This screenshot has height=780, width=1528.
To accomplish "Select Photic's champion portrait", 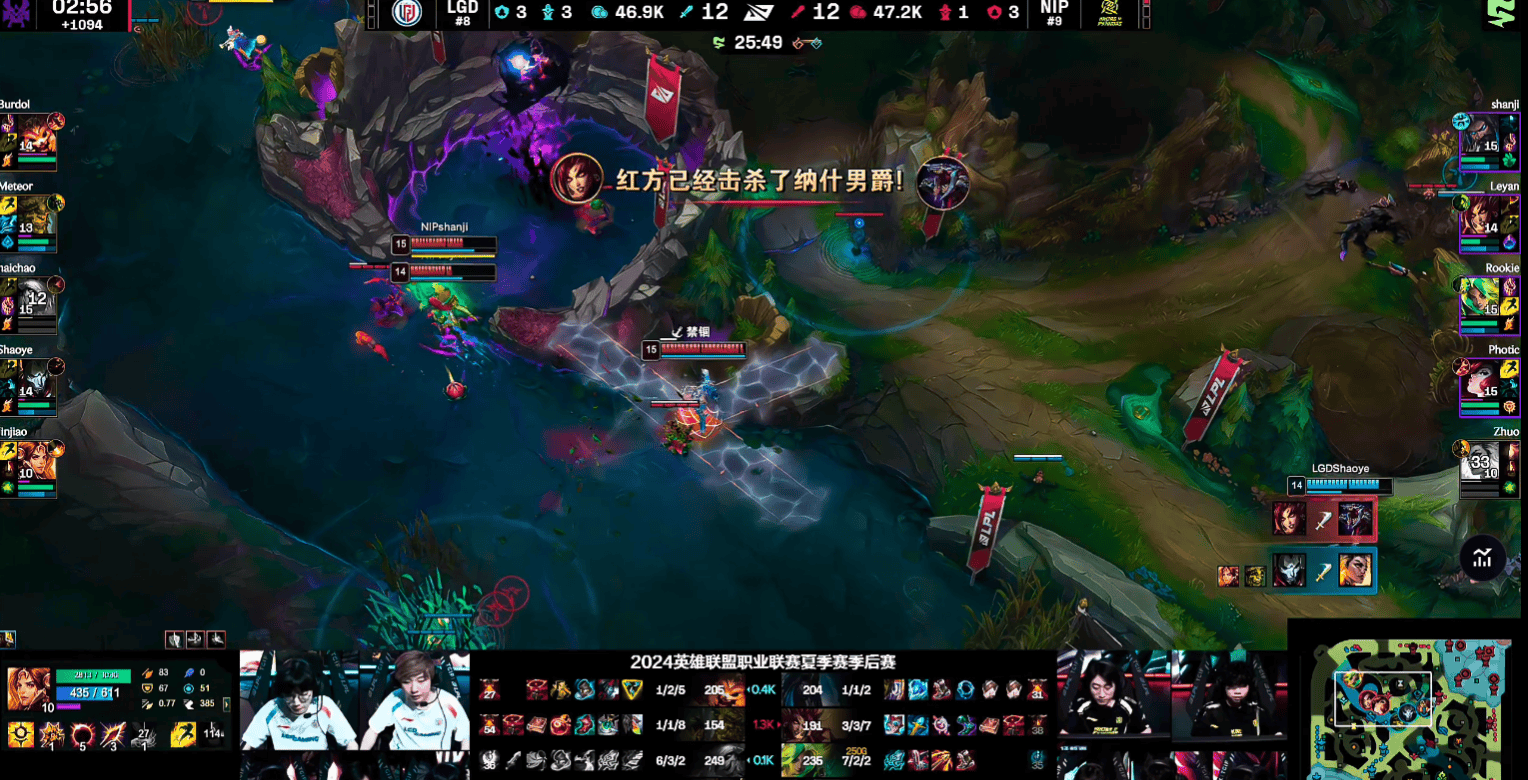I will (x=1481, y=380).
